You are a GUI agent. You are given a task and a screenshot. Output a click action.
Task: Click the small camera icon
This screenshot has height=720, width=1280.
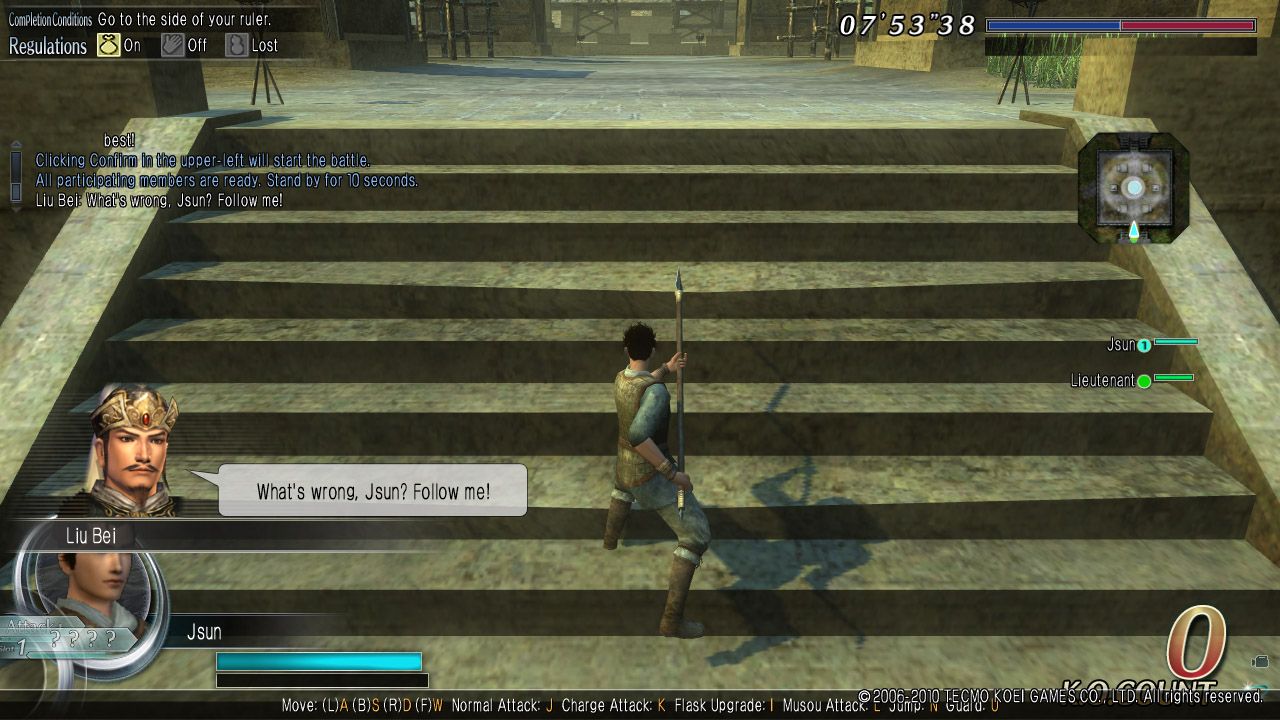(x=1259, y=662)
